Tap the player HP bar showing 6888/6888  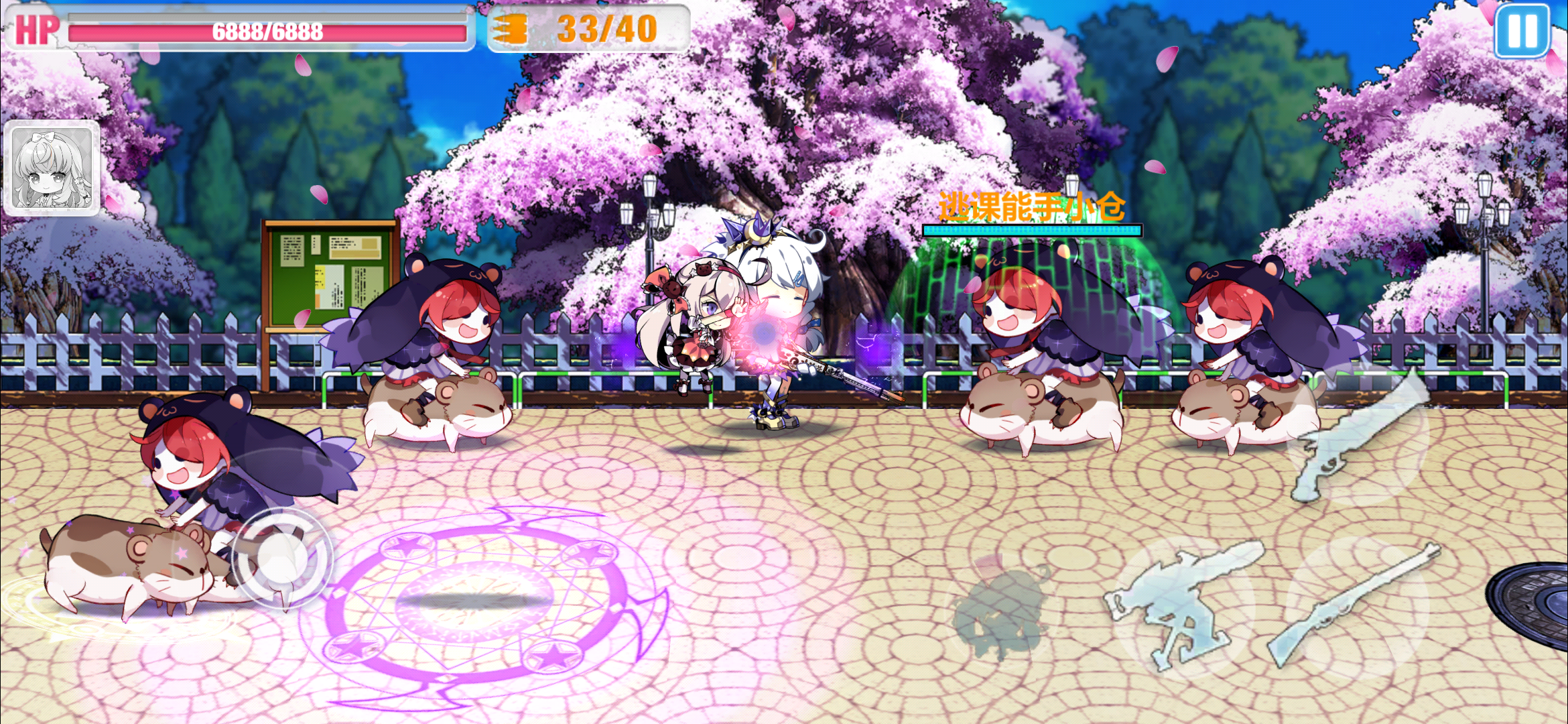(267, 29)
